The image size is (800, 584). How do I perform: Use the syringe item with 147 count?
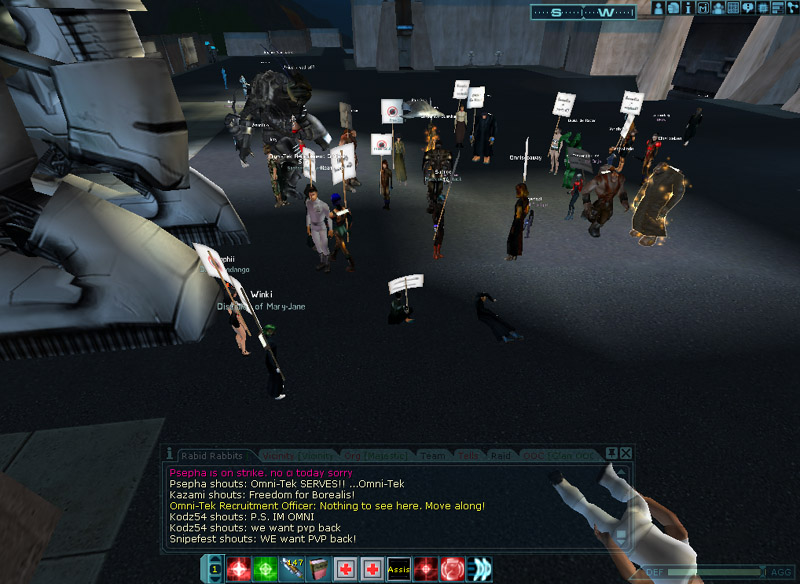coord(292,569)
